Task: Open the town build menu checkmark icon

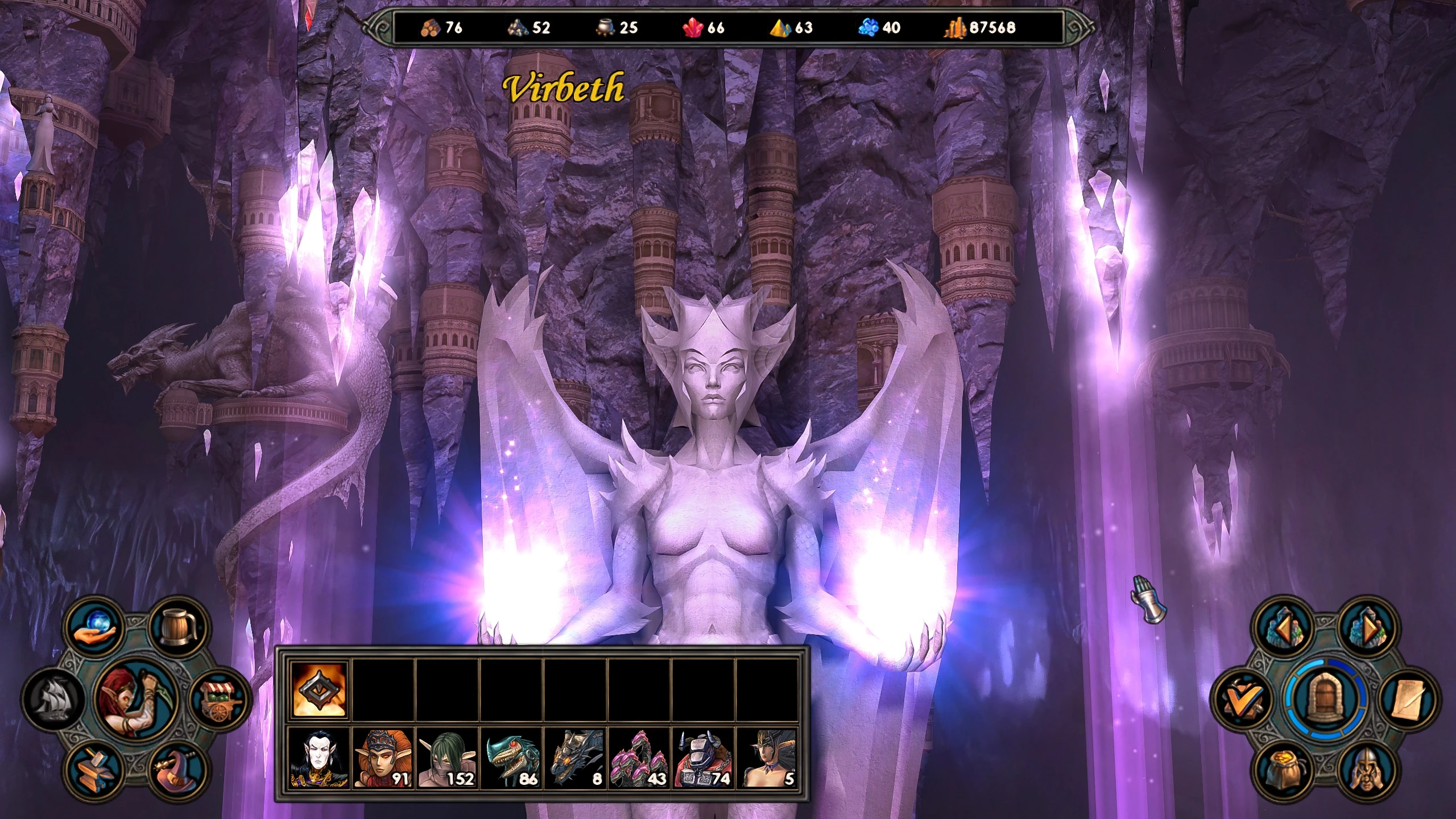Action: click(1242, 700)
